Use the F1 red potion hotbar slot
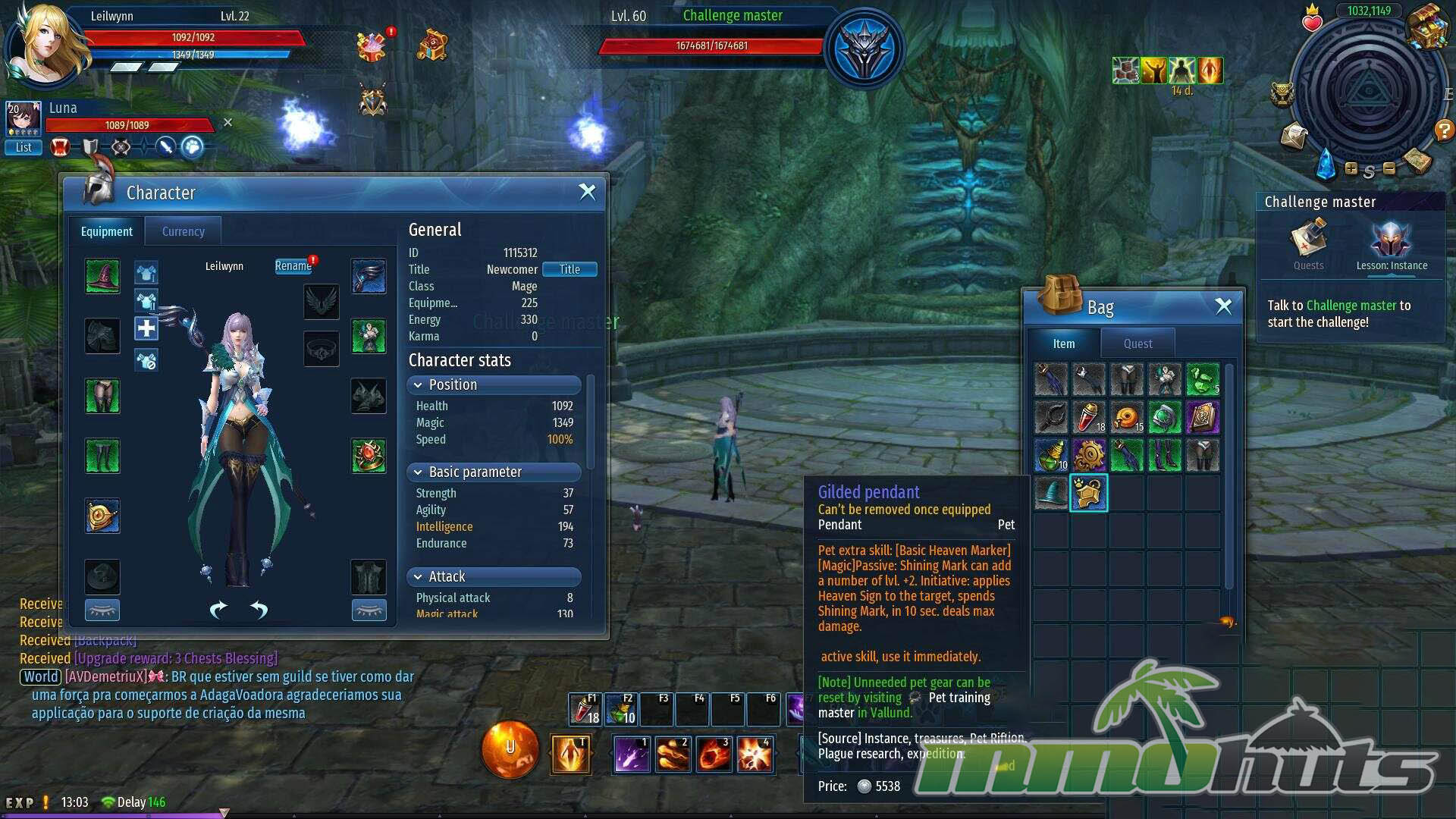Image resolution: width=1456 pixels, height=819 pixels. 585,710
